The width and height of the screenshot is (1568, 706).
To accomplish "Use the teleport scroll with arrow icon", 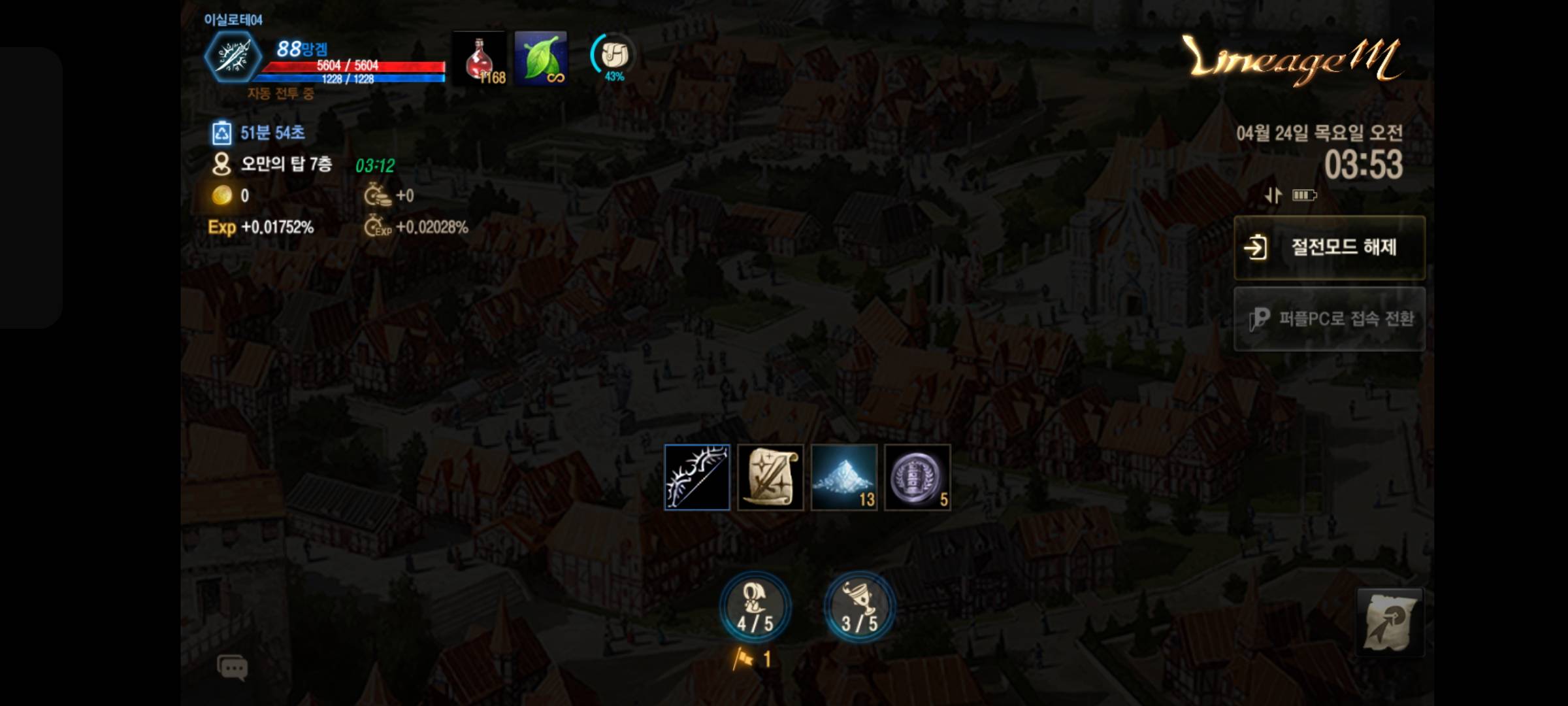I will 1390,622.
